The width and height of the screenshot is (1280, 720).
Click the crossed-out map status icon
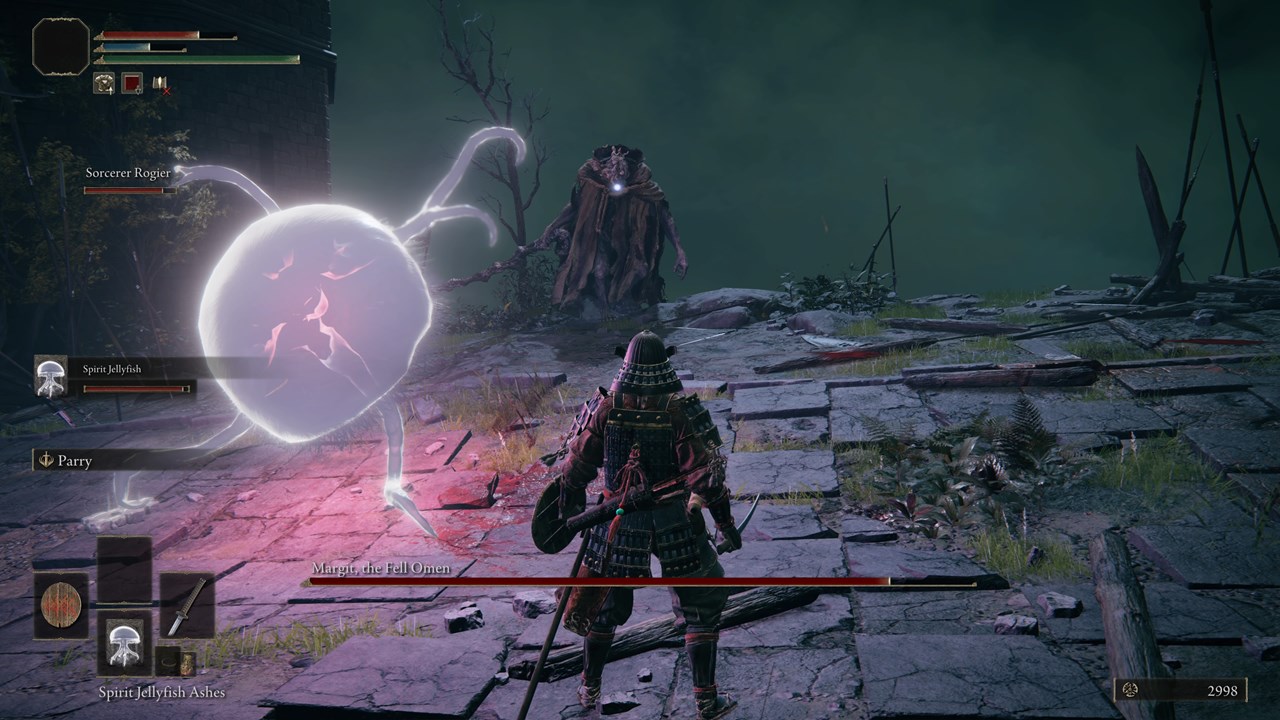pos(160,84)
